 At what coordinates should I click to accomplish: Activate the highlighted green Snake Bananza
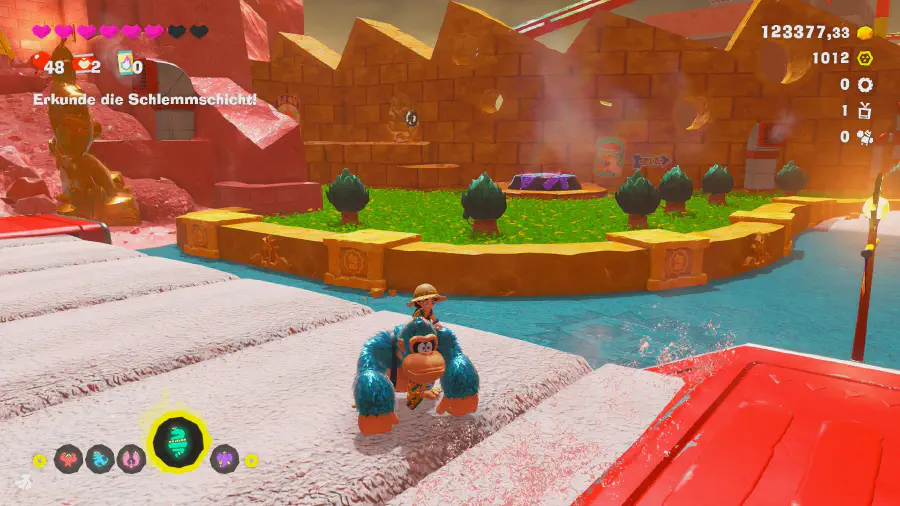(180, 442)
